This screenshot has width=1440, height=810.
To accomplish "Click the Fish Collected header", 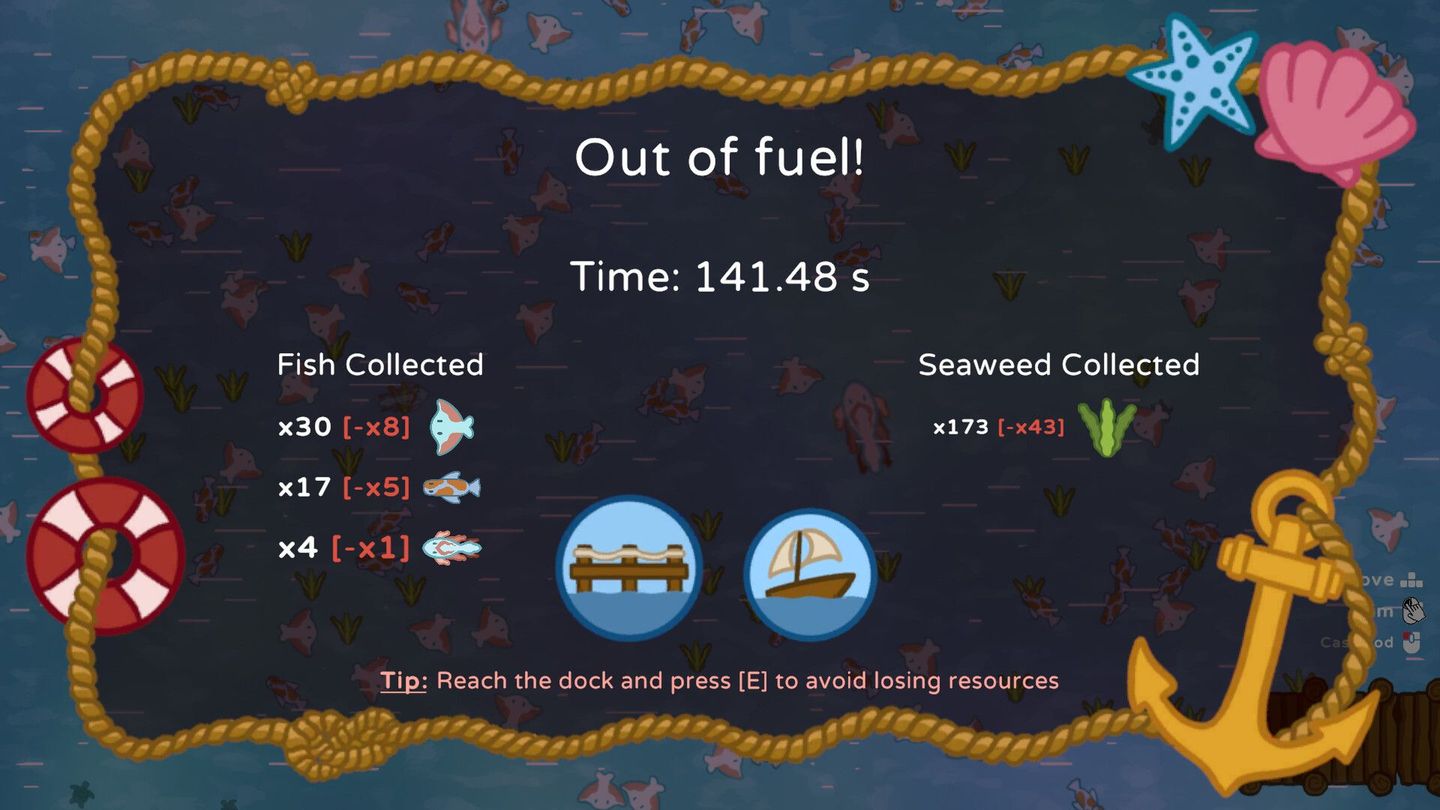I will [380, 365].
